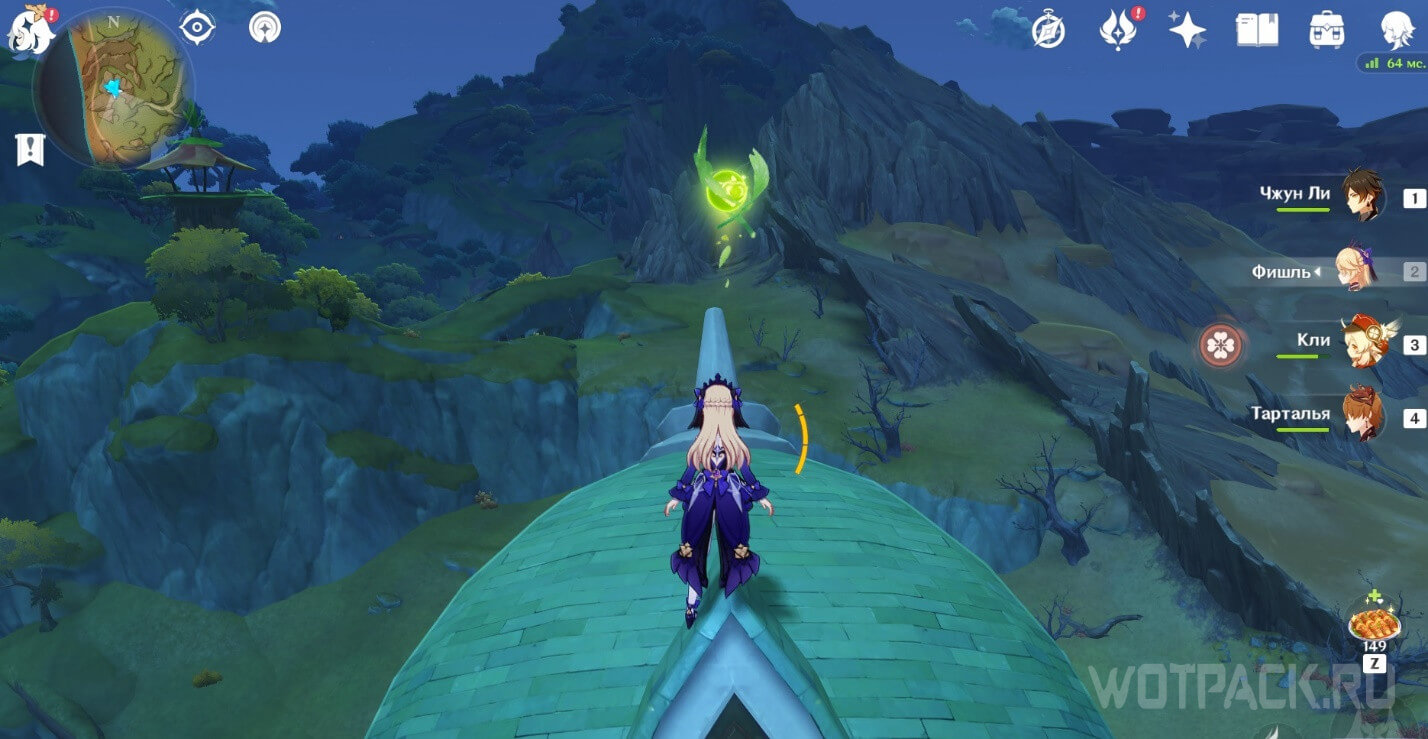
Task: Select party member Фишль
Action: click(1362, 270)
